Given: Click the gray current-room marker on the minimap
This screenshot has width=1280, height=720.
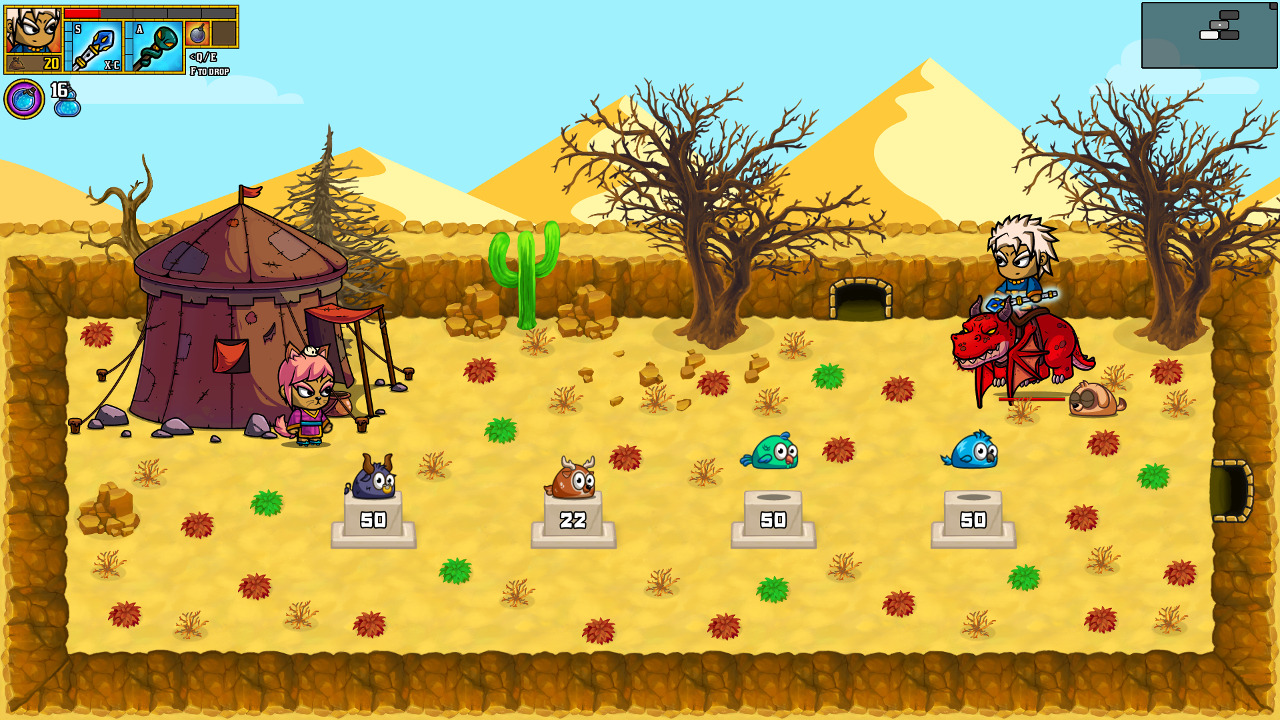Looking at the screenshot, I should coord(1219,25).
